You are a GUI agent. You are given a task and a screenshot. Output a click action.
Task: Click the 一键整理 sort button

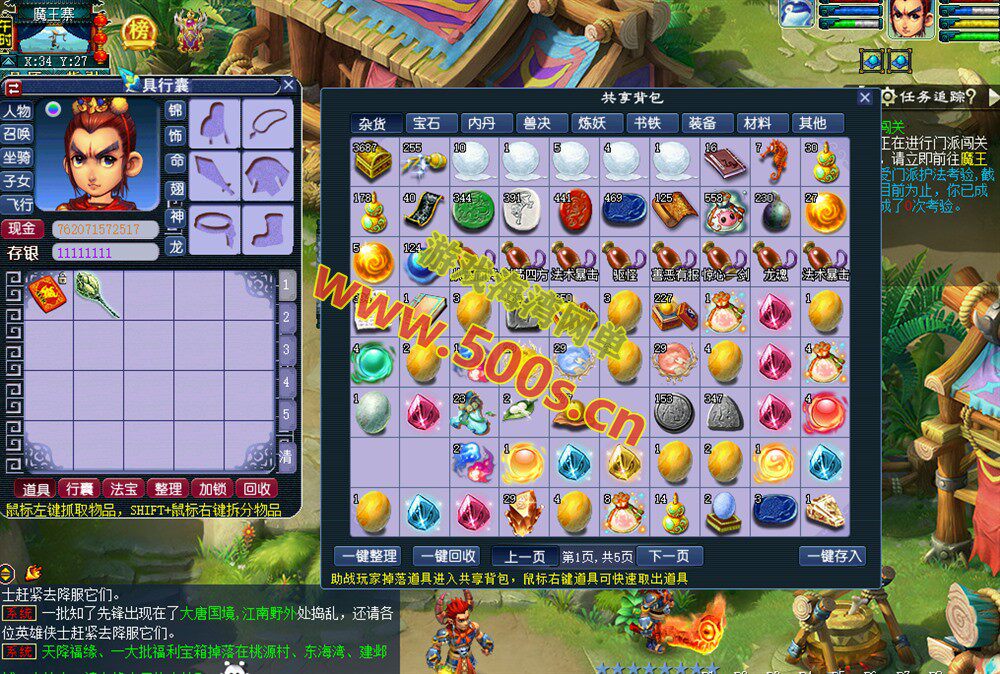[x=366, y=556]
